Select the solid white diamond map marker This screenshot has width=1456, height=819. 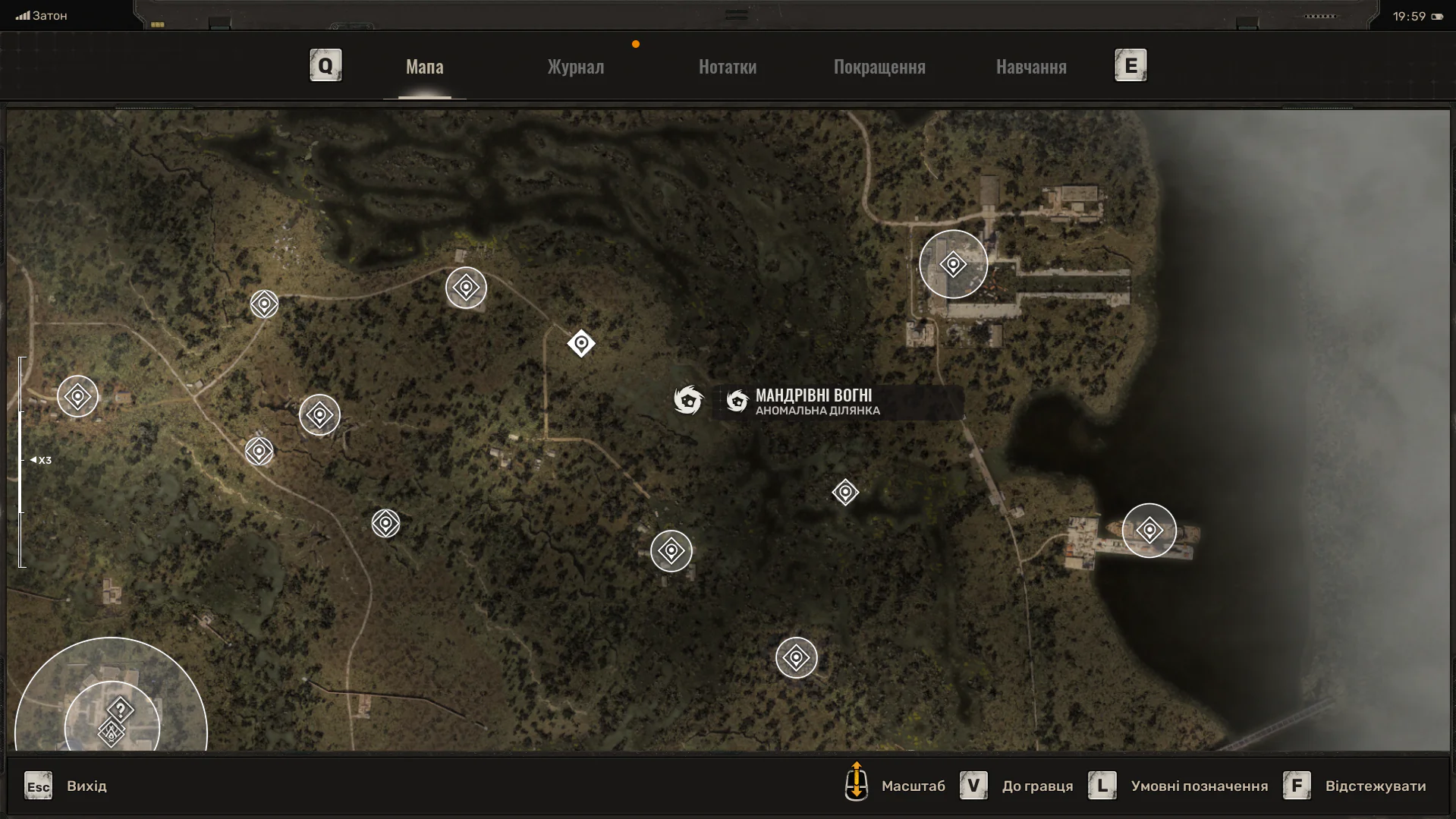tap(581, 344)
